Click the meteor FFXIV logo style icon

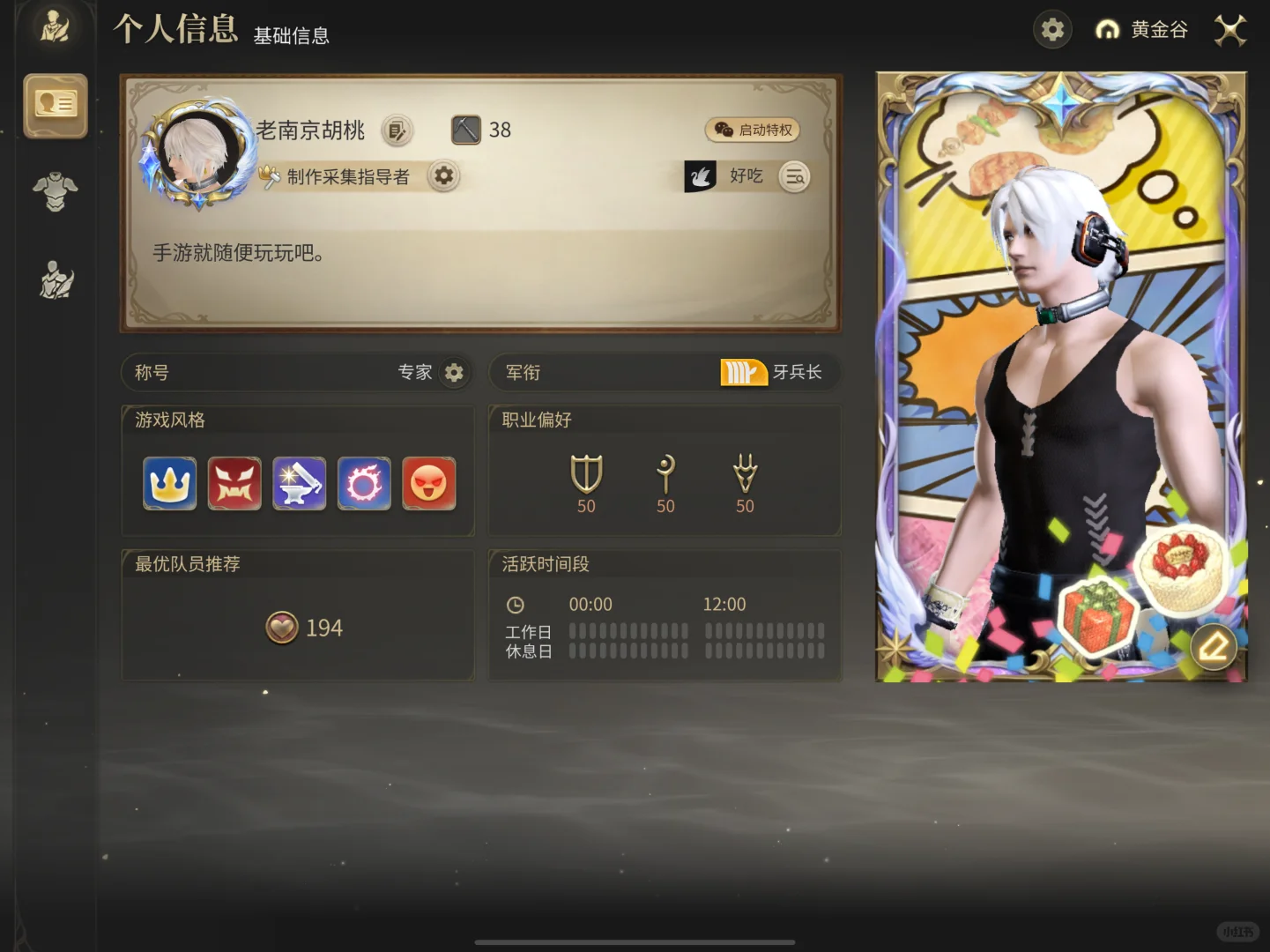tap(364, 483)
